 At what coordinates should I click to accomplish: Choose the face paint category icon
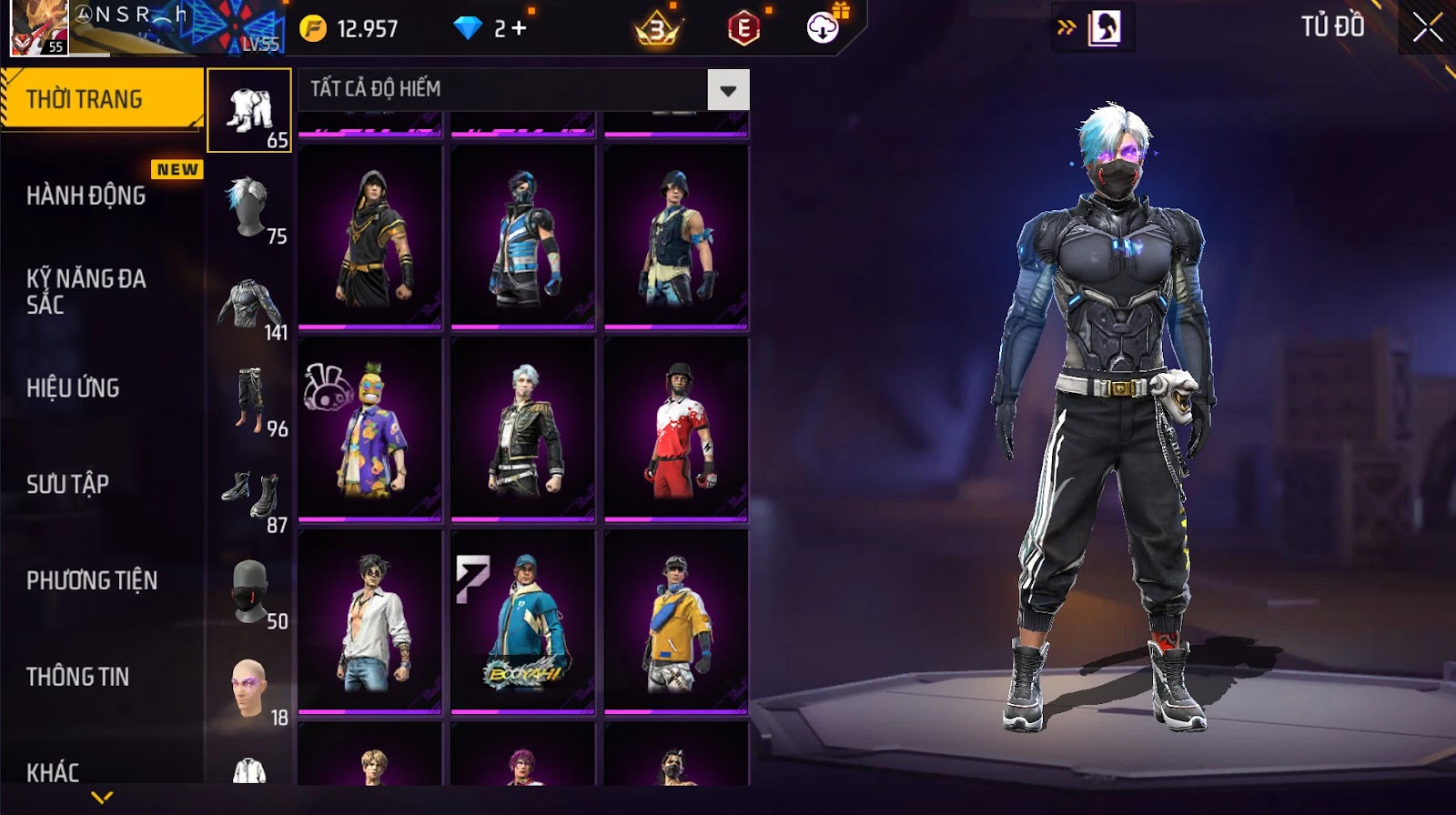click(249, 689)
